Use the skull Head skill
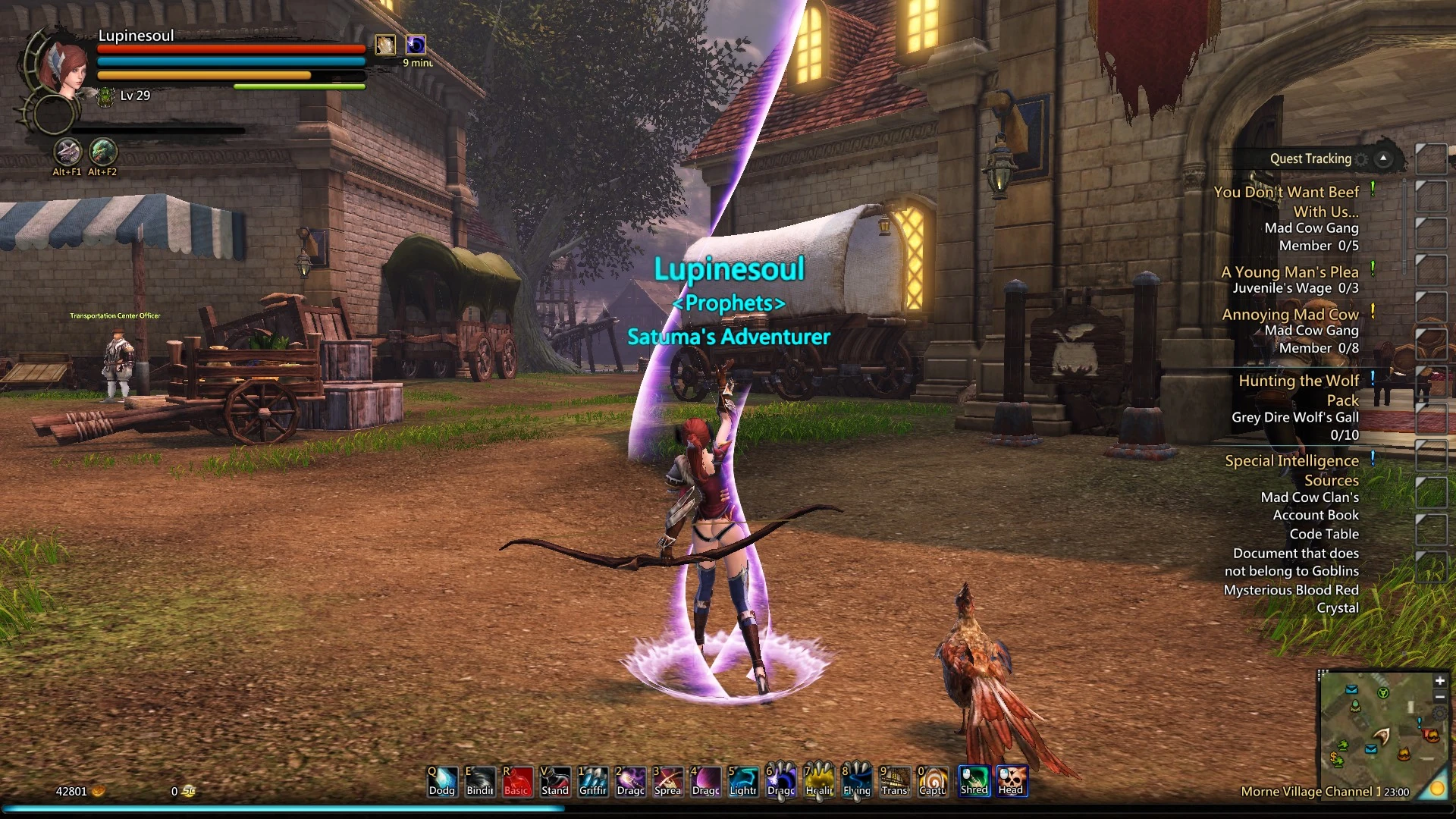Screen dimensions: 1456x819 (x=1012, y=780)
